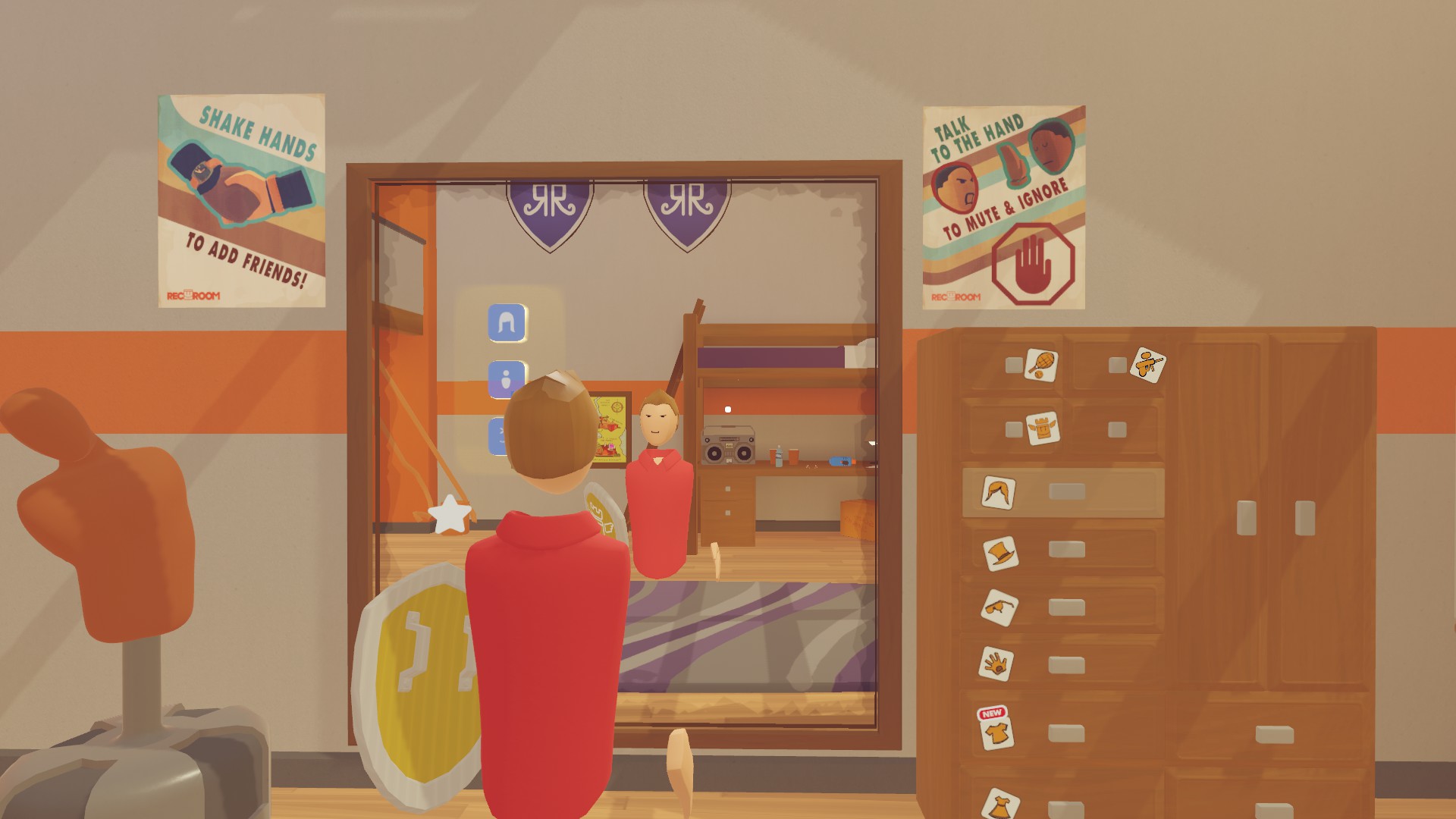
Task: Select the glove drawer icon
Action: [x=995, y=662]
